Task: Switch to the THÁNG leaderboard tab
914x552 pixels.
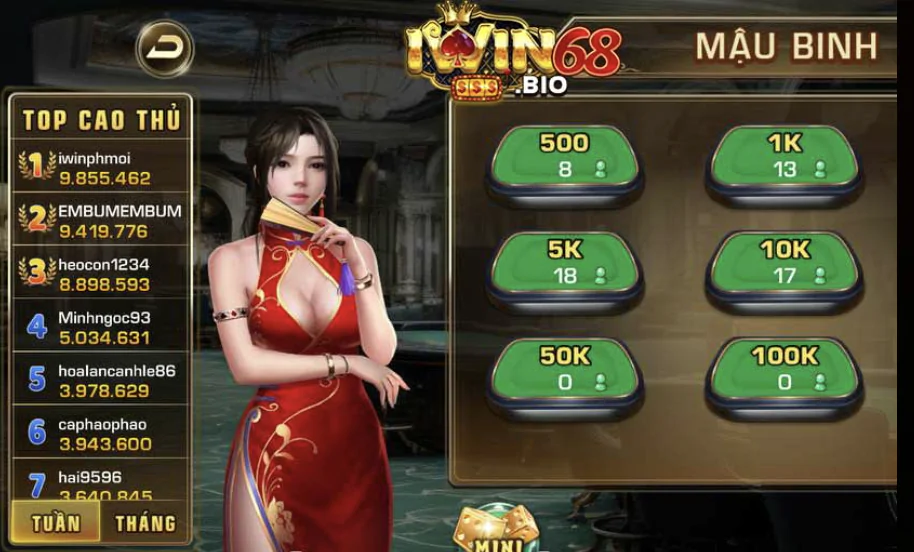Action: (x=145, y=523)
